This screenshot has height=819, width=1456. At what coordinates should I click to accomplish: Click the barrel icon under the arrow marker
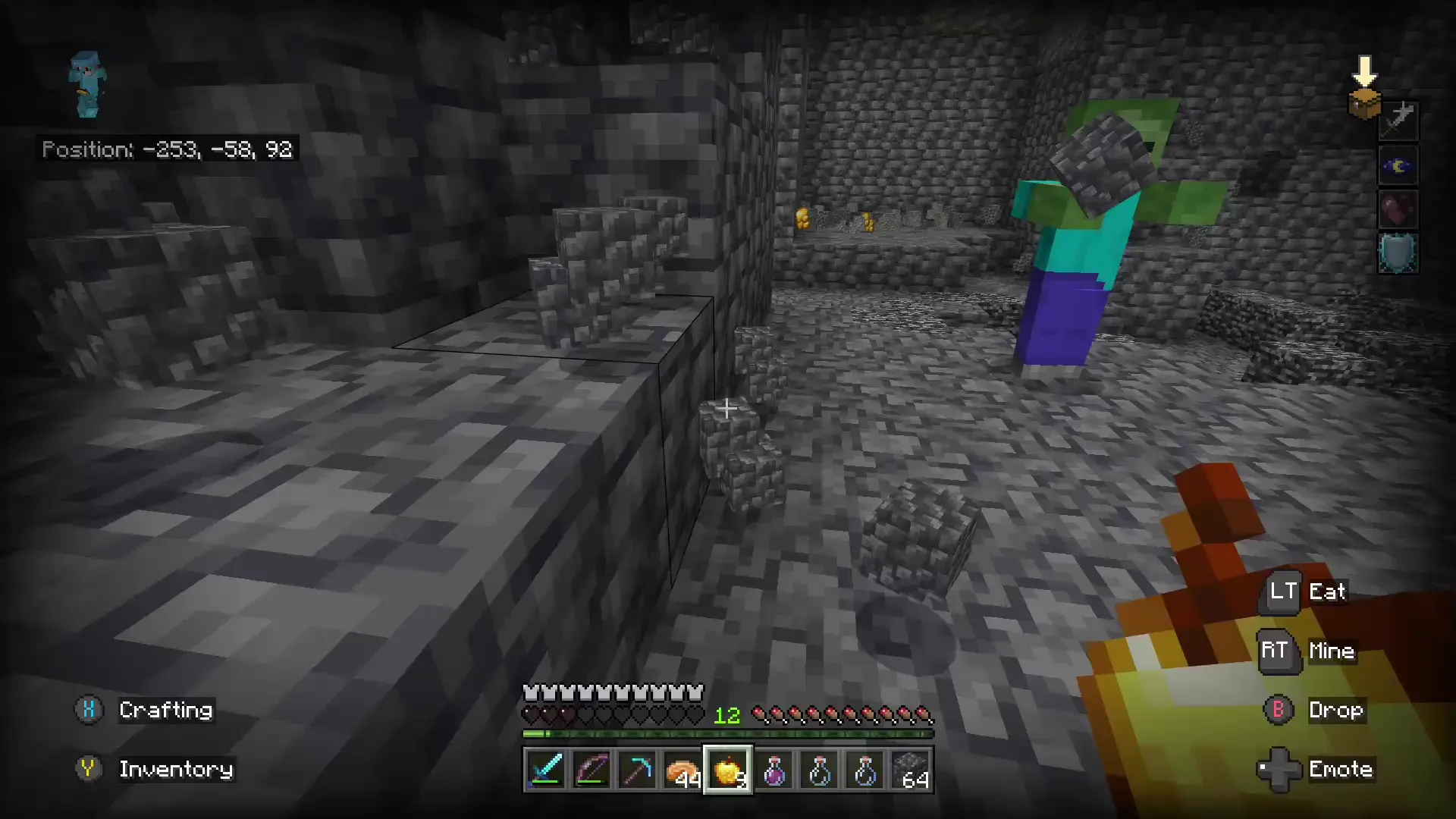[x=1364, y=106]
